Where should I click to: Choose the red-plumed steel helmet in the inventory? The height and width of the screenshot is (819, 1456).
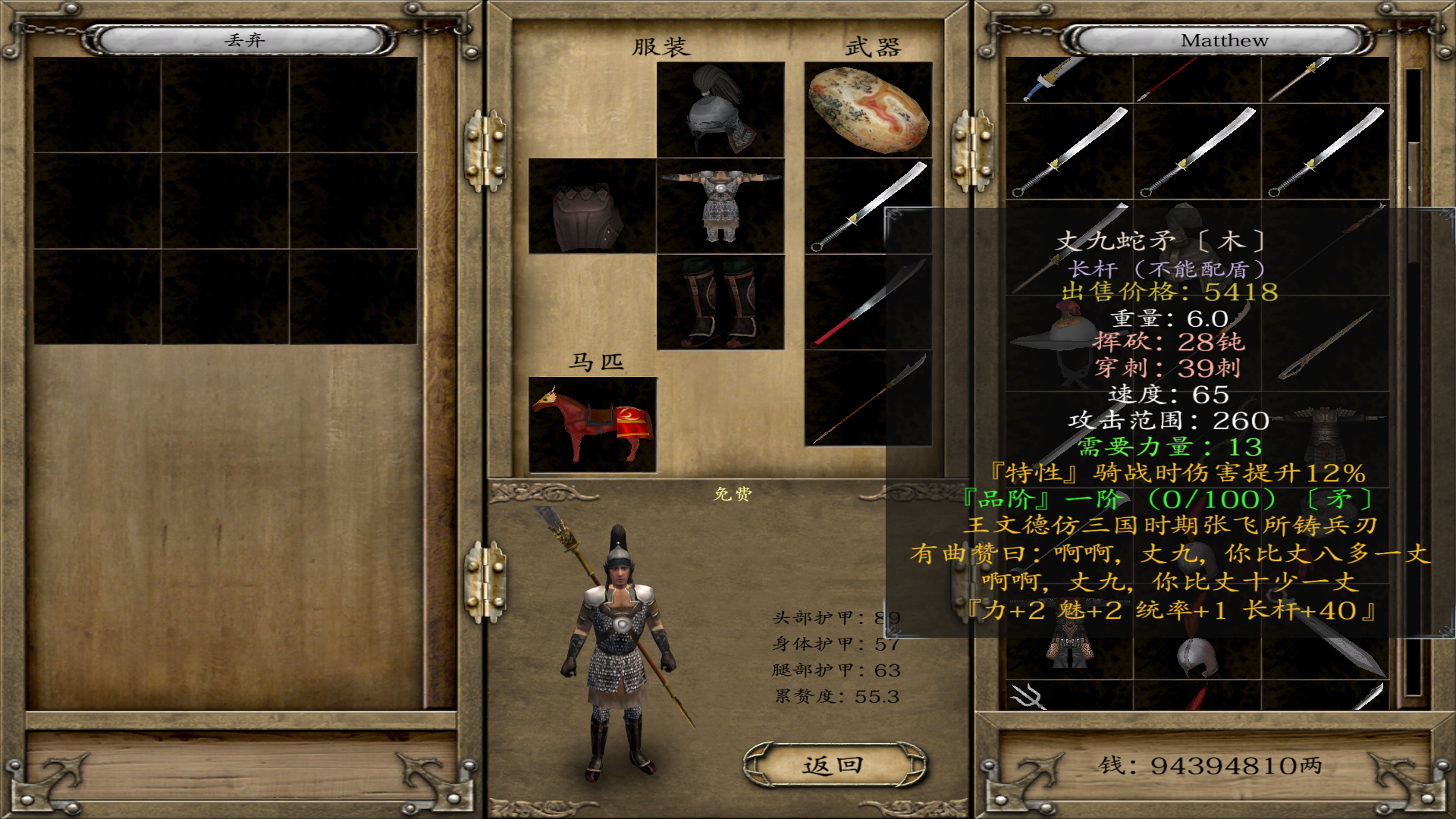(x=1197, y=657)
